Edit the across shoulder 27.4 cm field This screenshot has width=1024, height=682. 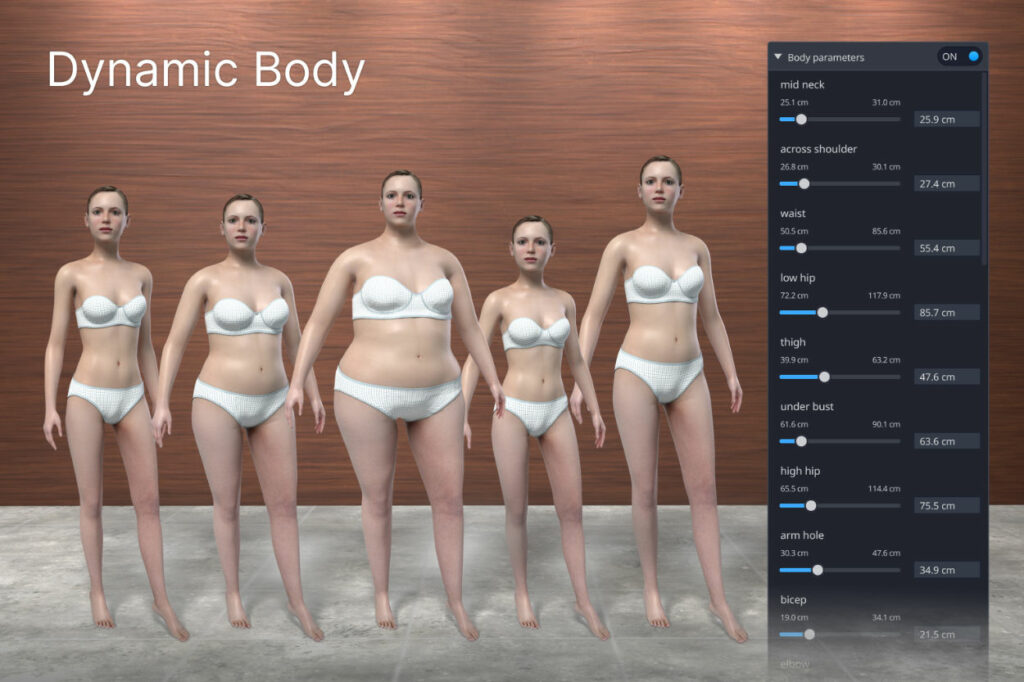click(x=946, y=184)
